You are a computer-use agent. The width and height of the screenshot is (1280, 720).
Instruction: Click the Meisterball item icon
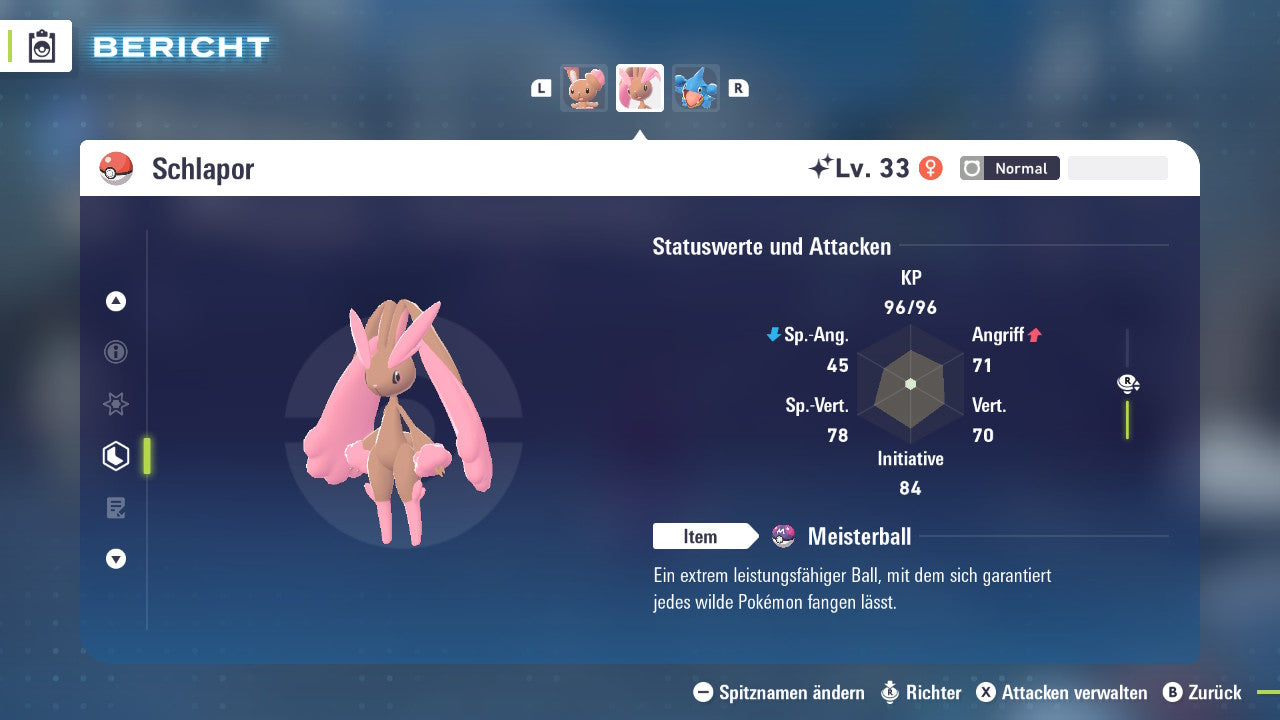click(x=785, y=536)
